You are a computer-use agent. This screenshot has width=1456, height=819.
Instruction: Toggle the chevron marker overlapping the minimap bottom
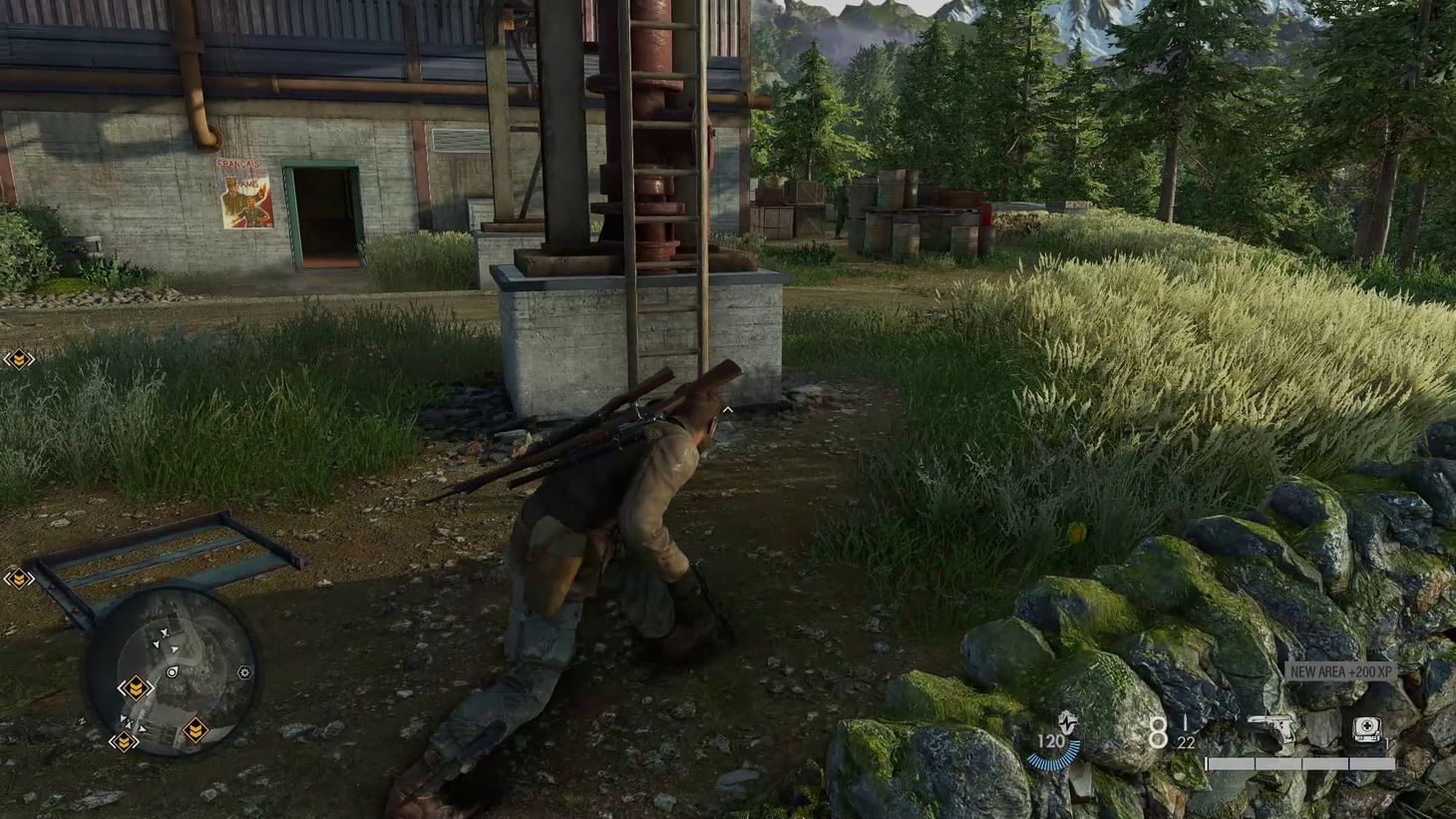coord(126,740)
